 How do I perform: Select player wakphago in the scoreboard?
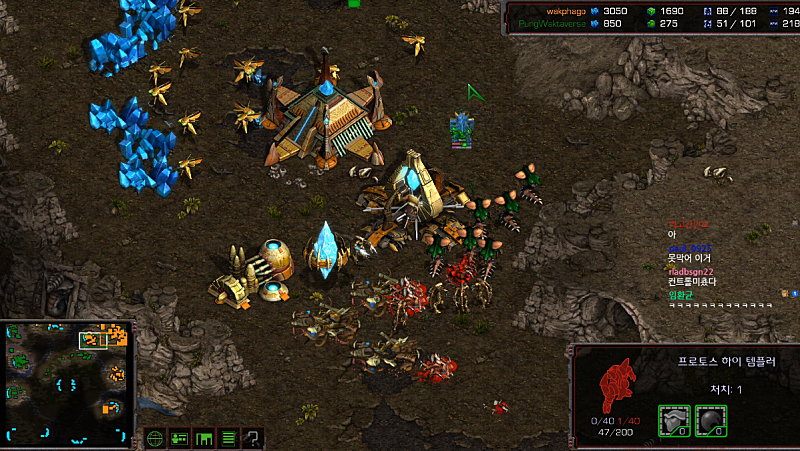[x=552, y=10]
